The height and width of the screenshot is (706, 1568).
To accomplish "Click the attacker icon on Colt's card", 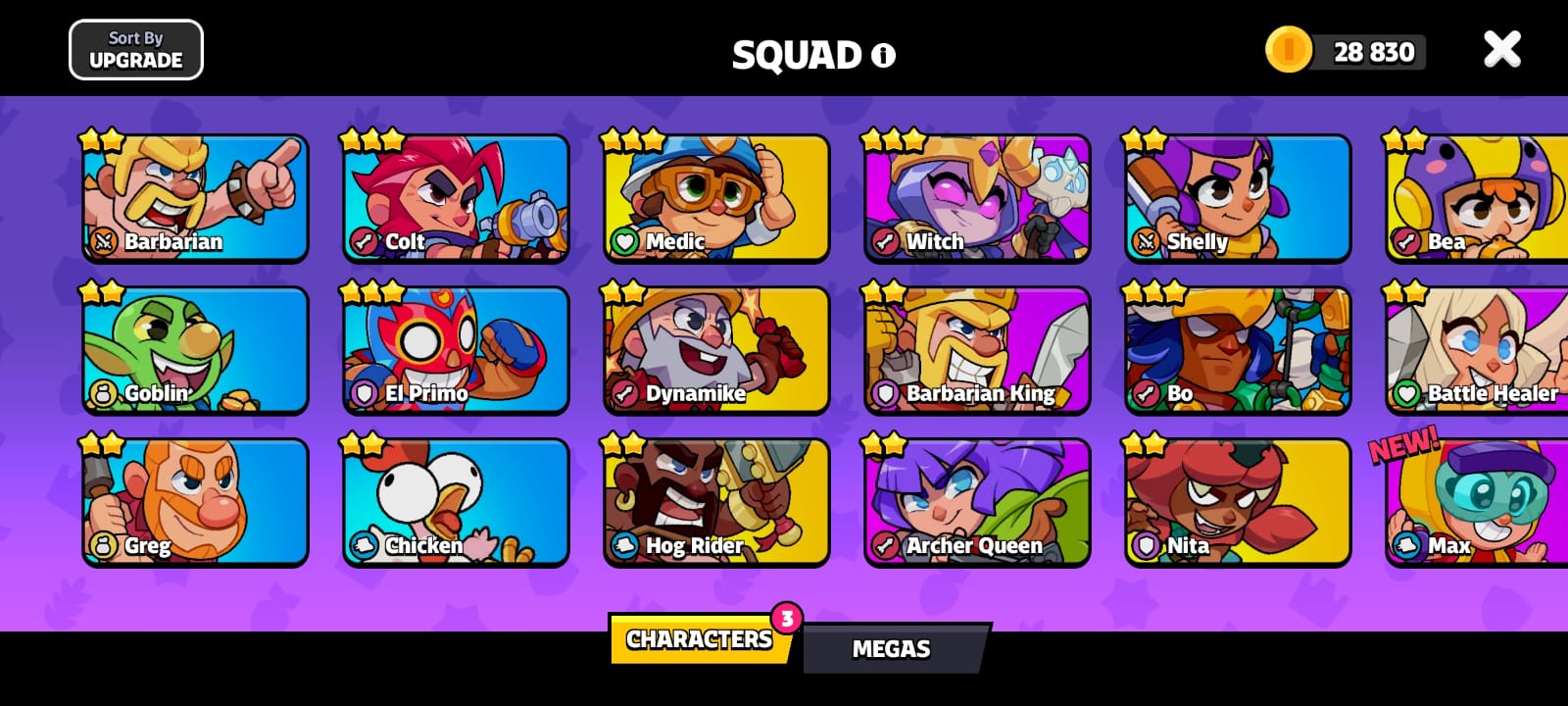I will [x=363, y=241].
